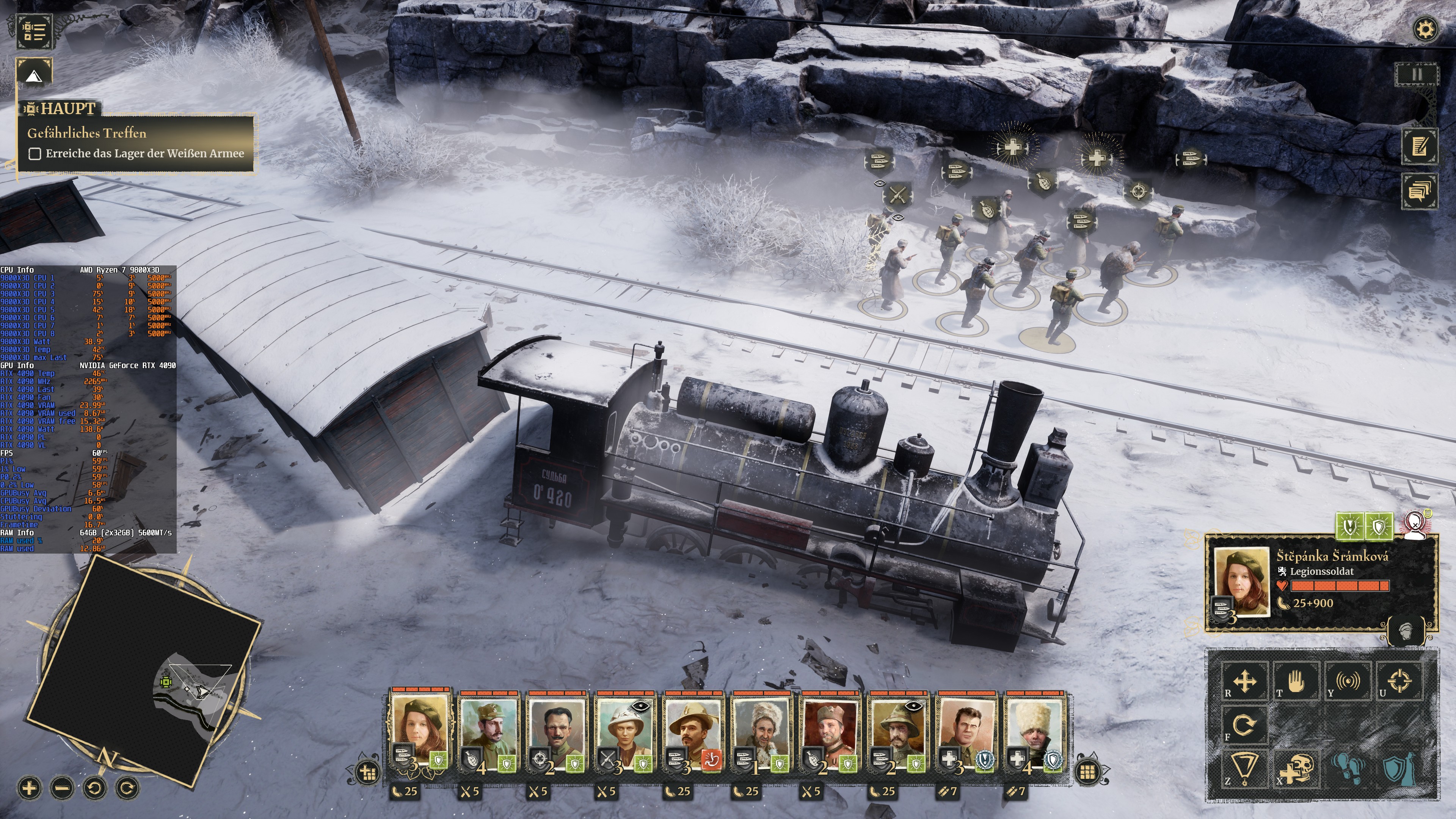
Task: Use the finishing skull ability (X)
Action: (x=1297, y=772)
